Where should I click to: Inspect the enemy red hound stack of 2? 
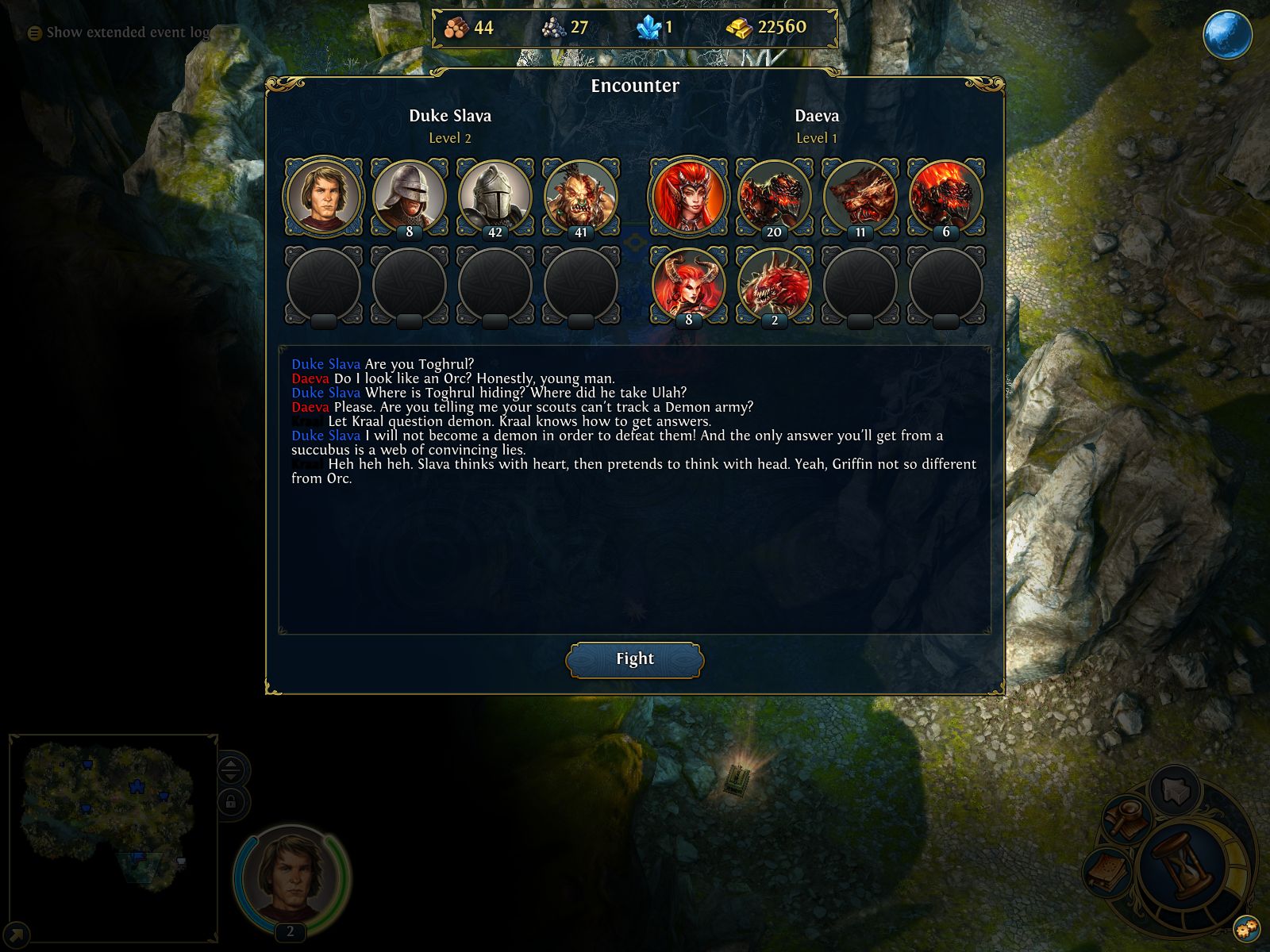pyautogui.click(x=774, y=284)
